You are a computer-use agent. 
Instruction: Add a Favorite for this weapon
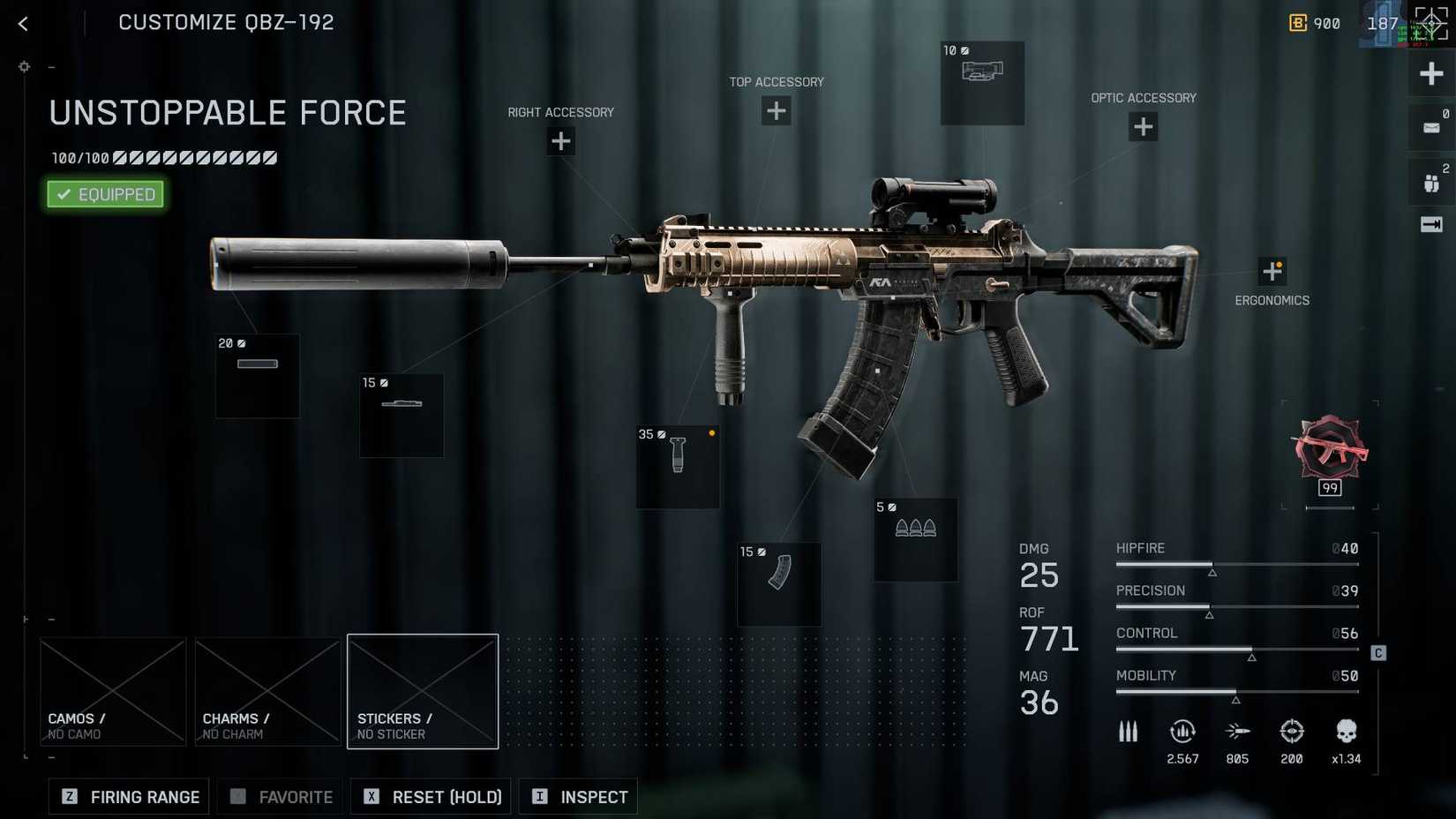tap(280, 796)
